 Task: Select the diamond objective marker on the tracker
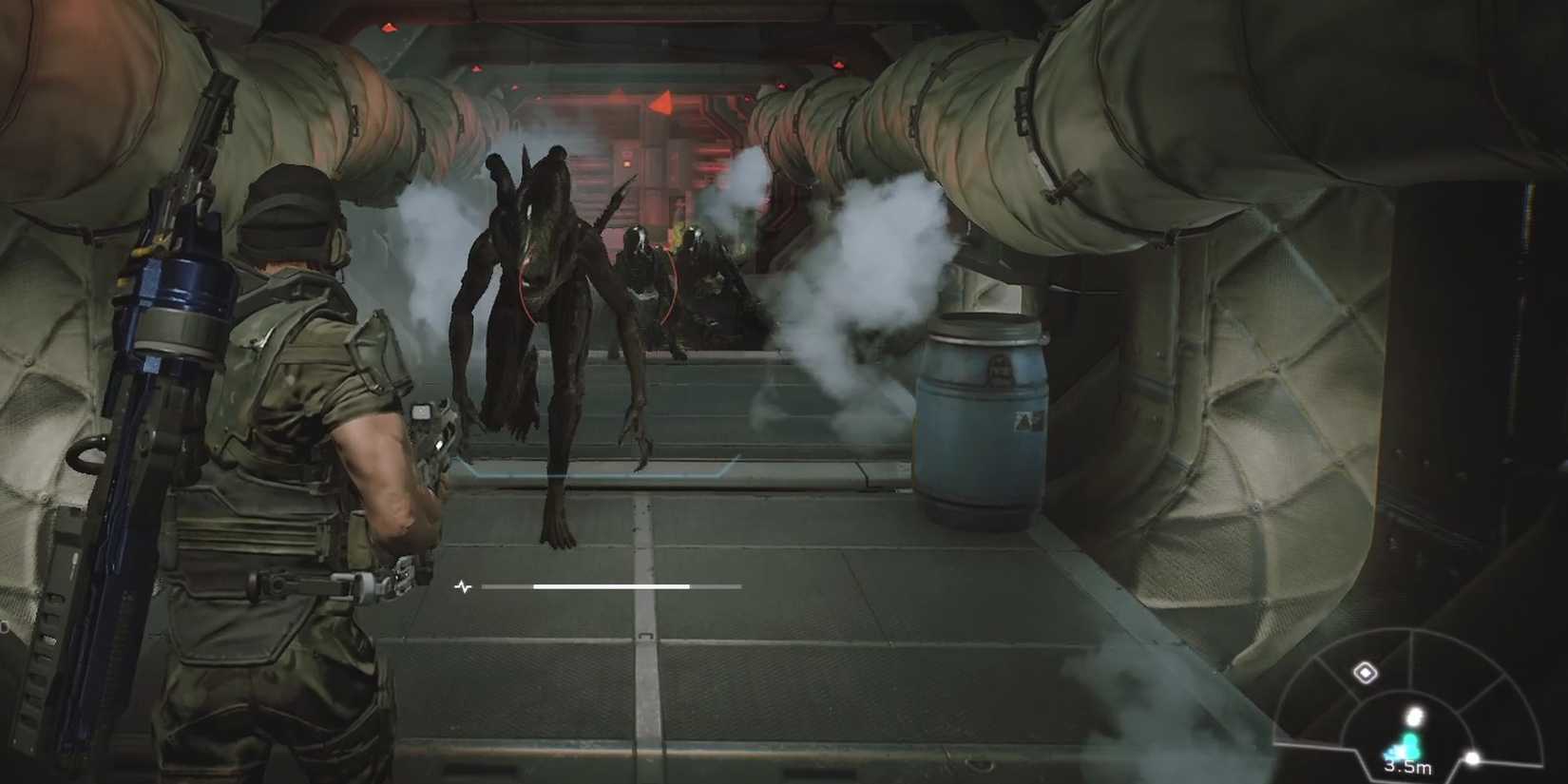[x=1366, y=671]
